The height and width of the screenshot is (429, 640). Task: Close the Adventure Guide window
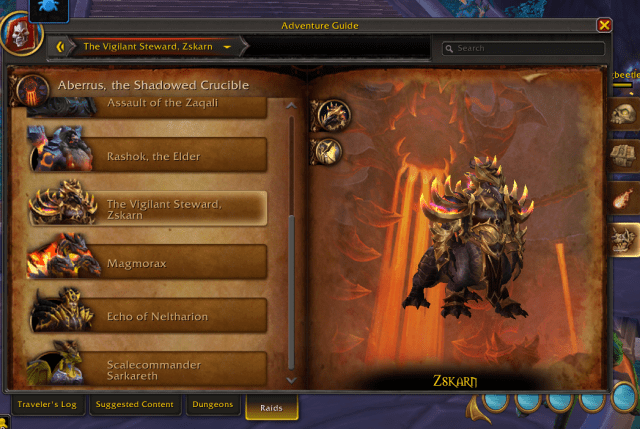(x=604, y=25)
